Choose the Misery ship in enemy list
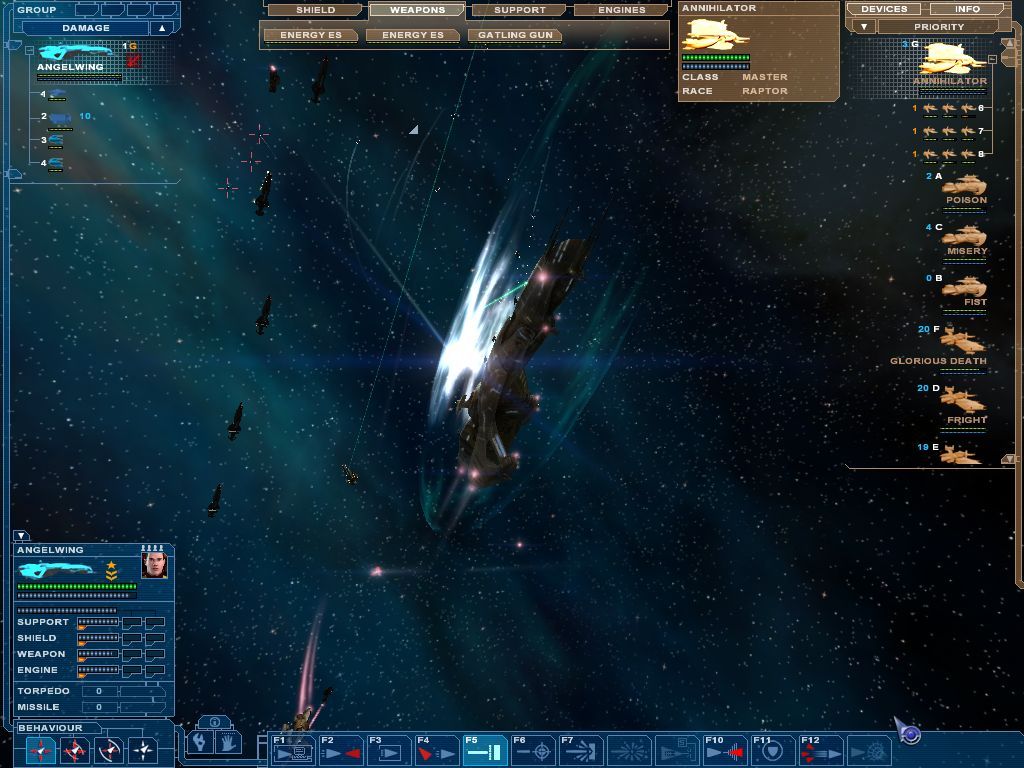Viewport: 1024px width, 768px height. [964, 239]
